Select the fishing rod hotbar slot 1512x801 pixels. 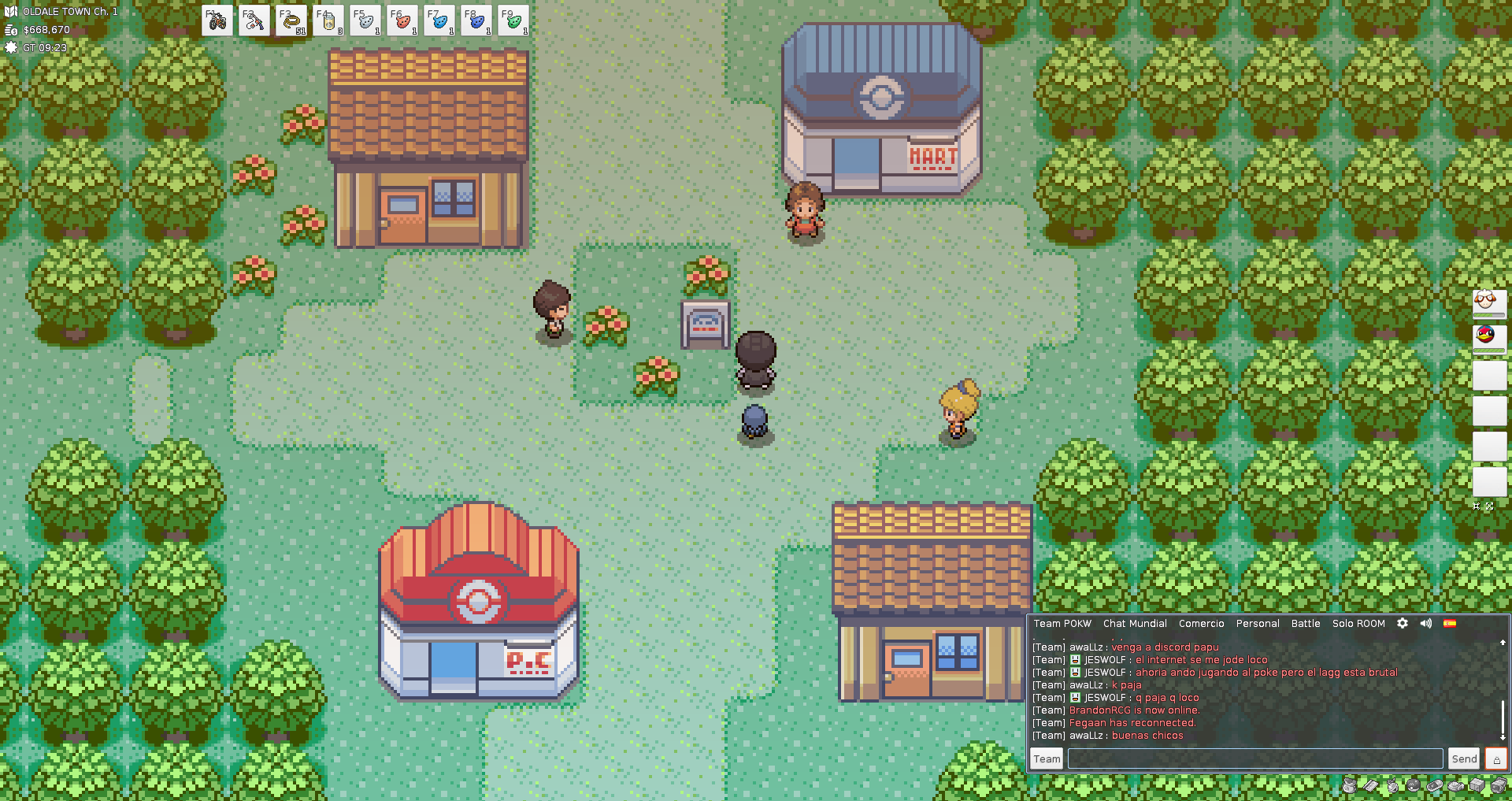(254, 21)
